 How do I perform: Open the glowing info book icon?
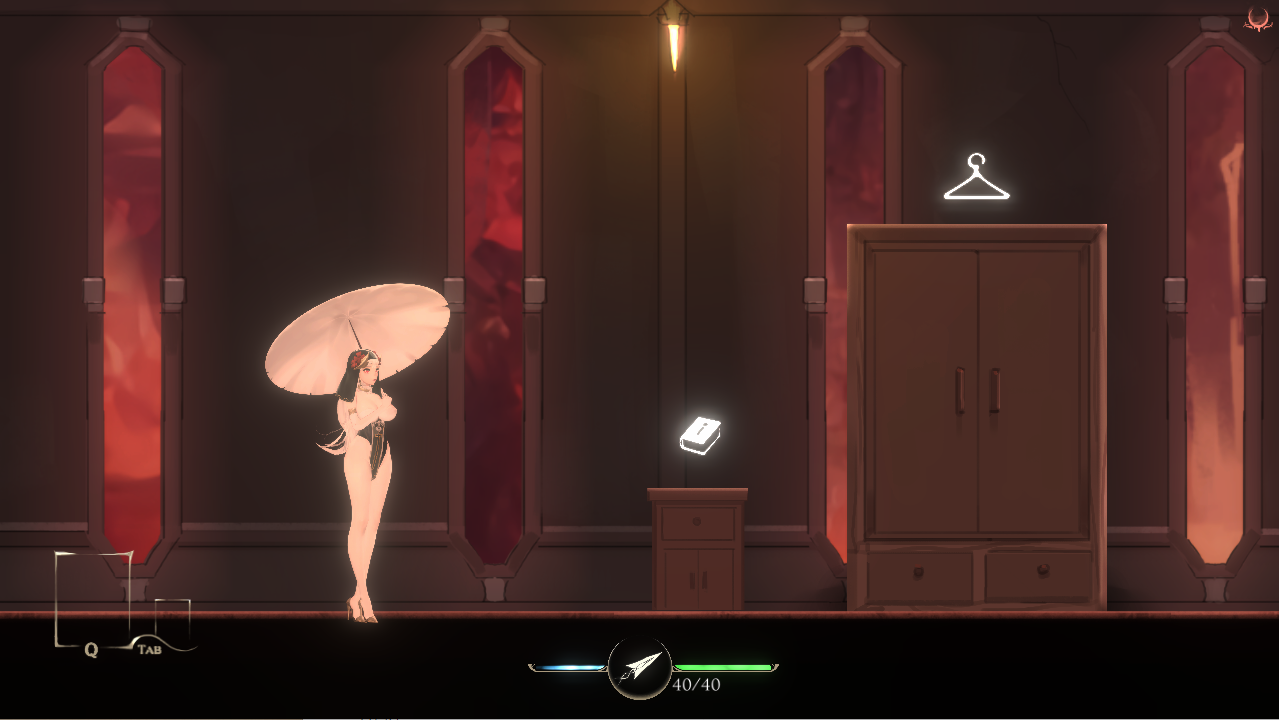(700, 435)
